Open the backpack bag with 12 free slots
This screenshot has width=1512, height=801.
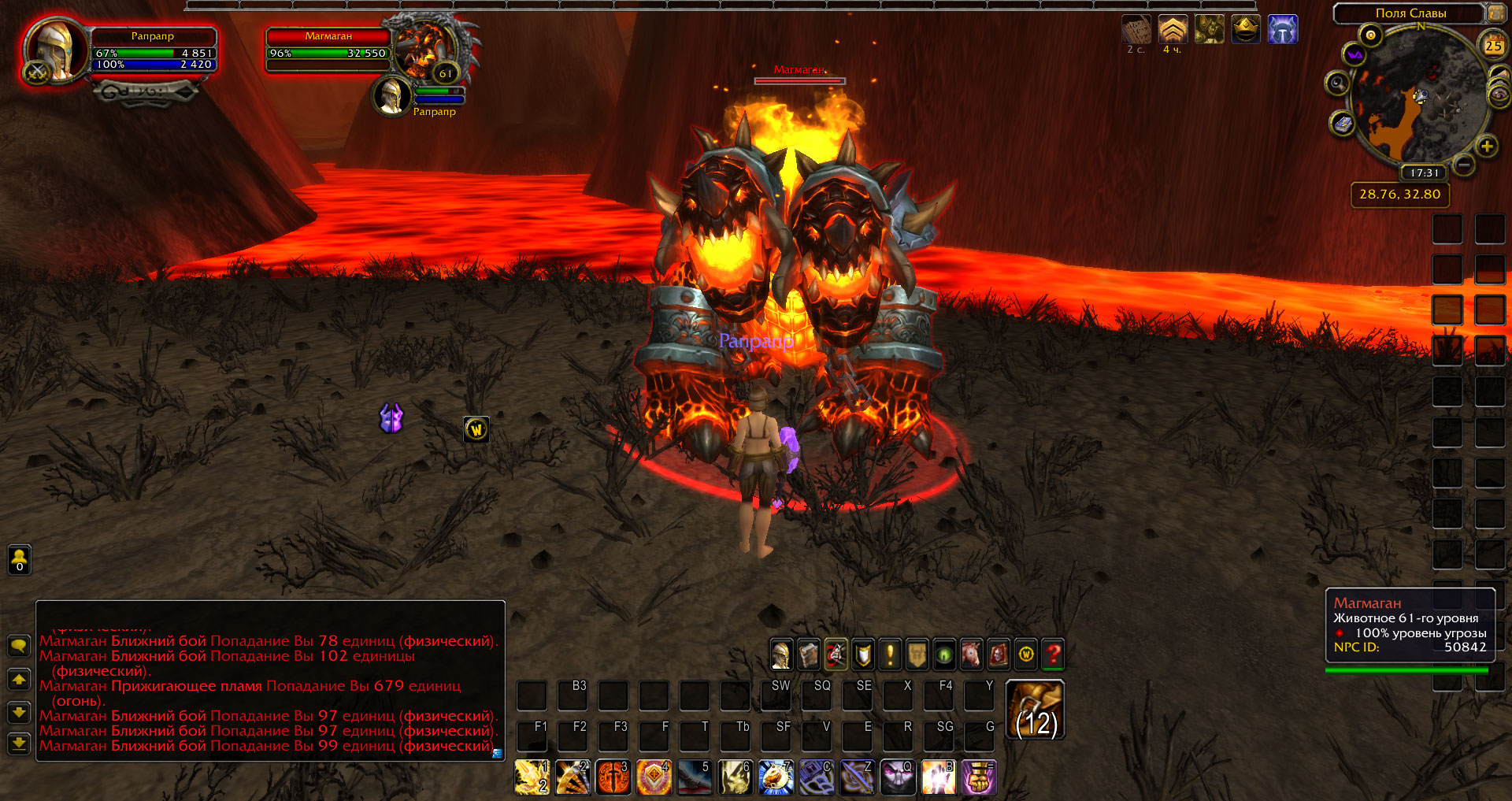pyautogui.click(x=1036, y=710)
